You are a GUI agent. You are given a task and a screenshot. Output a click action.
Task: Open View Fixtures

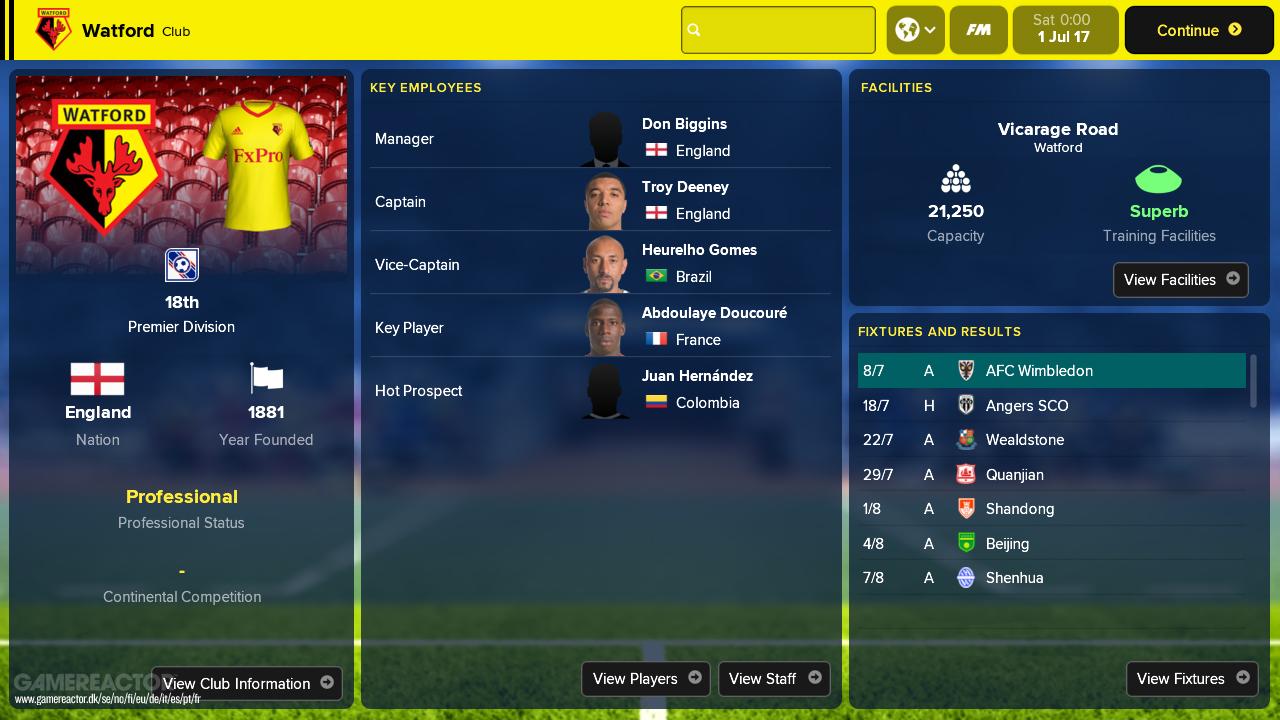[1192, 679]
